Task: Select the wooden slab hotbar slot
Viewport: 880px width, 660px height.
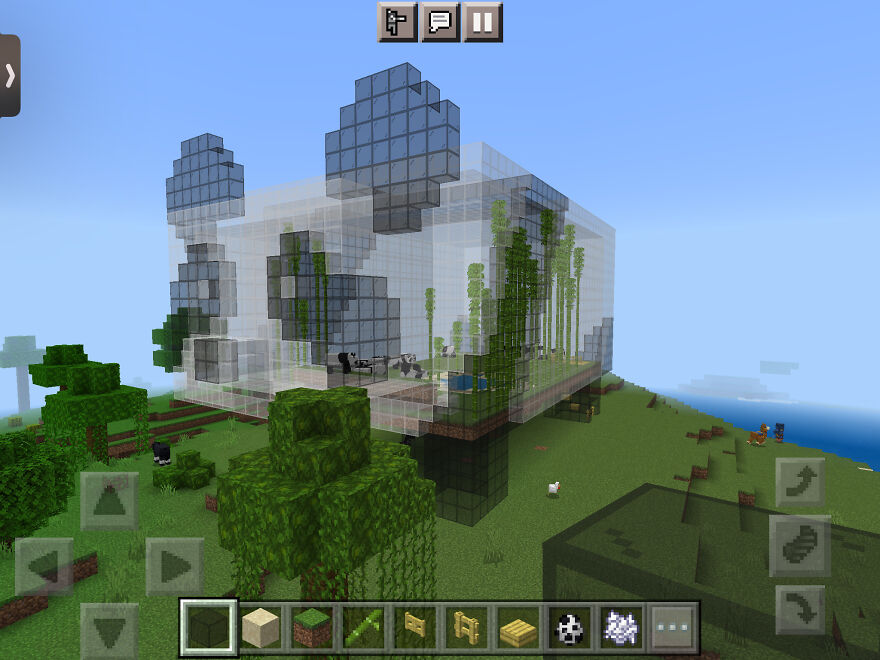Action: point(518,628)
